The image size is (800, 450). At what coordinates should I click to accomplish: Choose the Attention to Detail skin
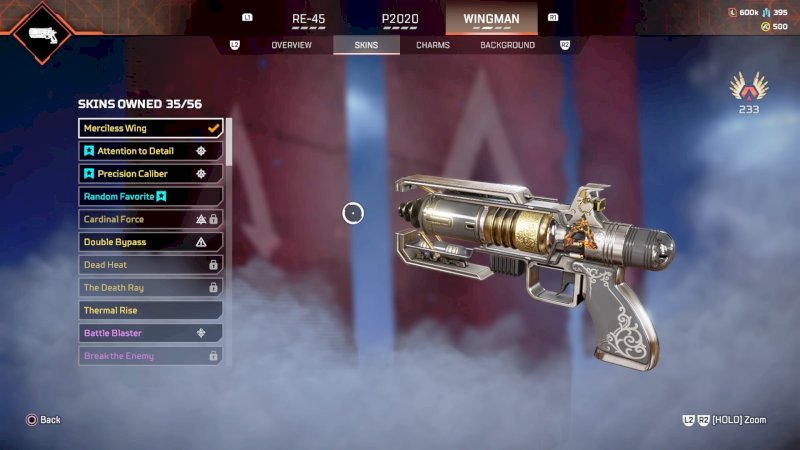(x=151, y=151)
